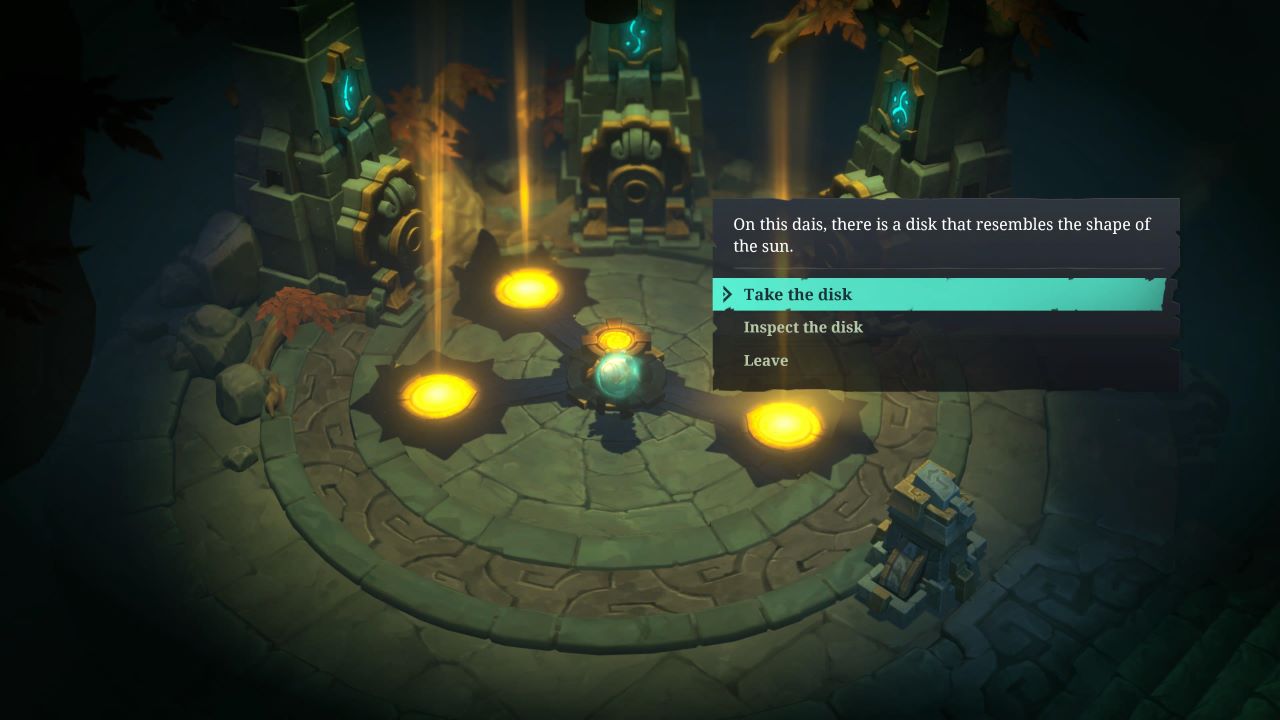The width and height of the screenshot is (1280, 720).
Task: Toggle the highlighted Take the disk option
Action: coord(797,294)
